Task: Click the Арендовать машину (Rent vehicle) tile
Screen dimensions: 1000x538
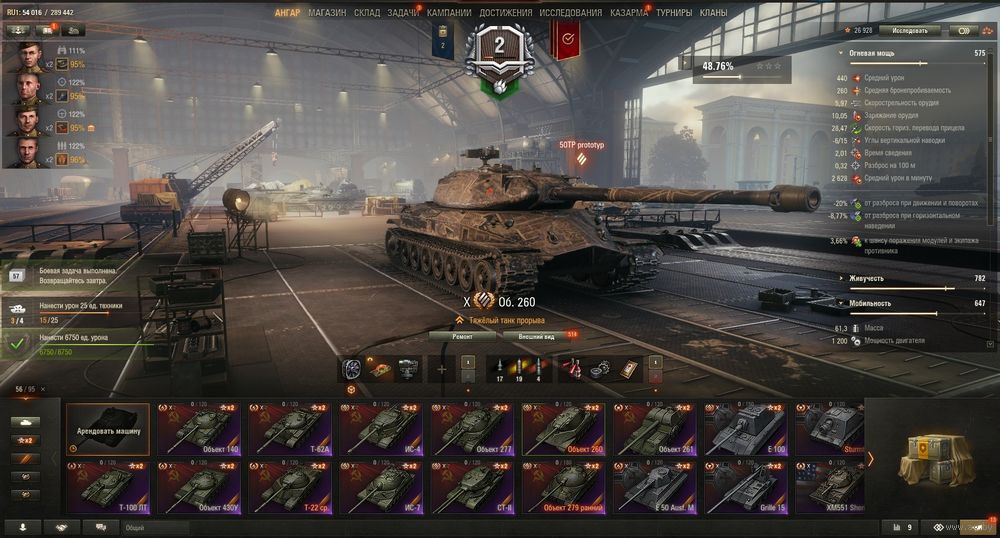Action: pos(108,430)
